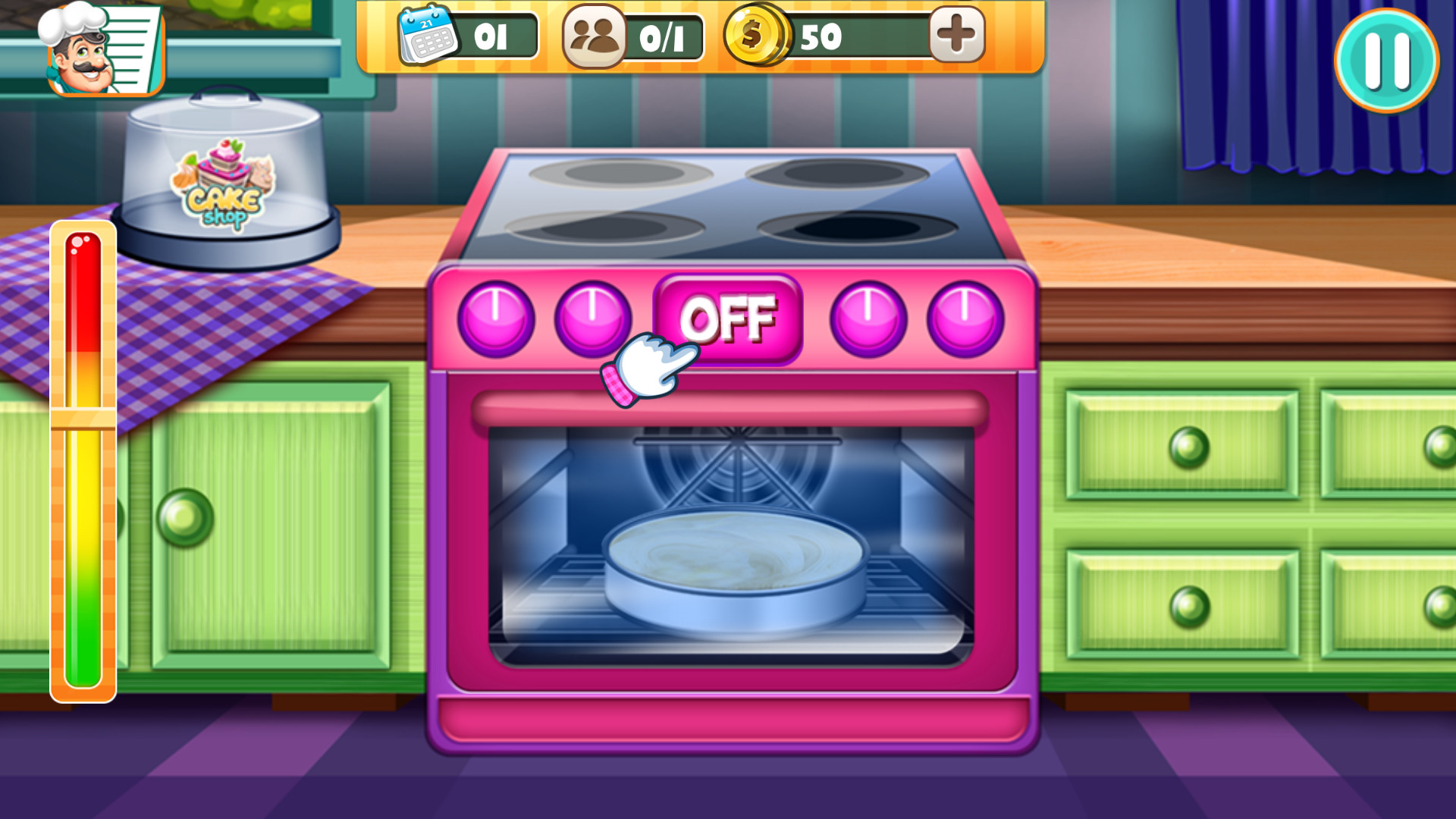This screenshot has width=1456, height=819.
Task: Select the coin balance display showing 50
Action: click(x=827, y=35)
